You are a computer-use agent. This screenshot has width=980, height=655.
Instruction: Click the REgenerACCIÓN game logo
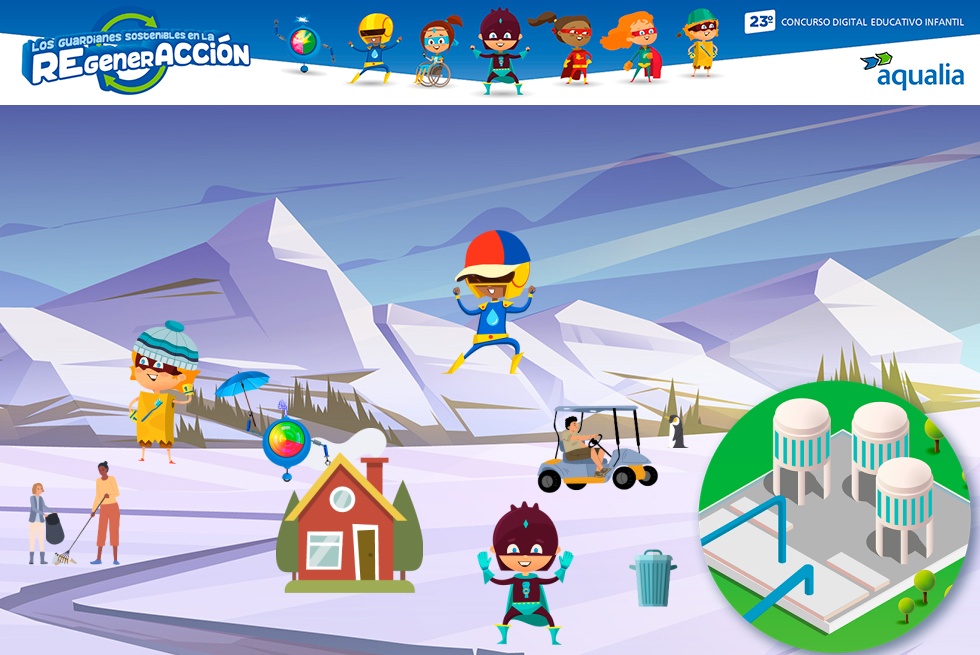136,57
